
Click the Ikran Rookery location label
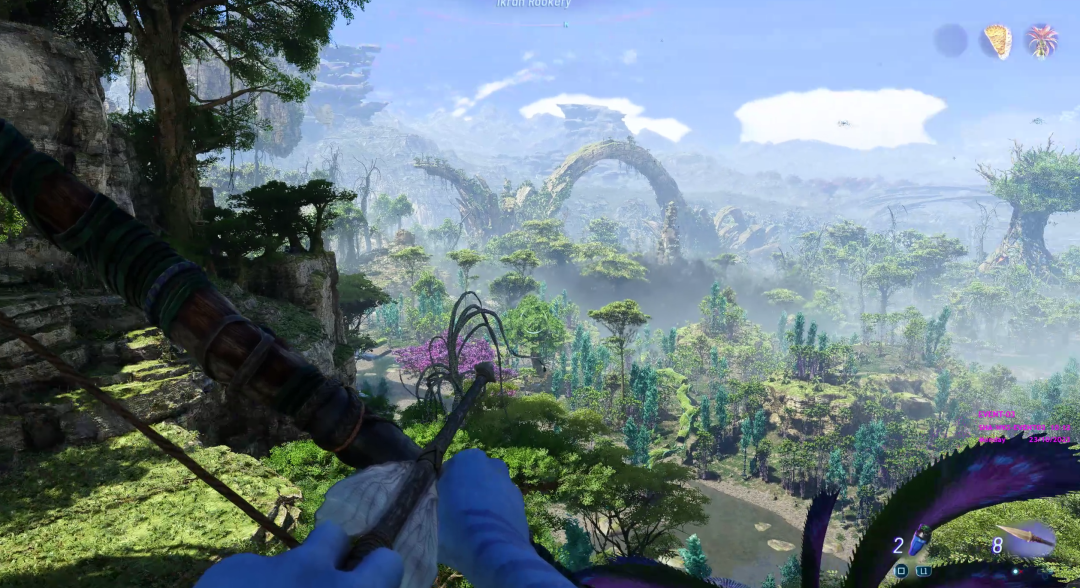point(533,3)
